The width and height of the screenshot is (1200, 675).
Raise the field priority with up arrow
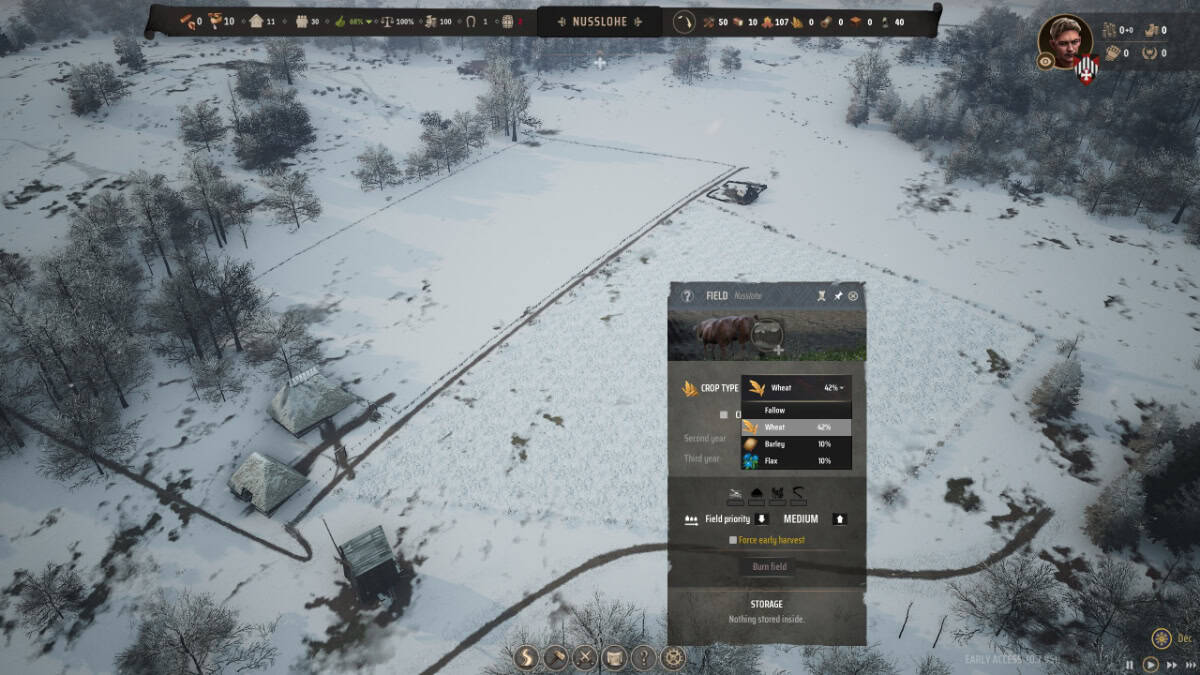pos(840,519)
